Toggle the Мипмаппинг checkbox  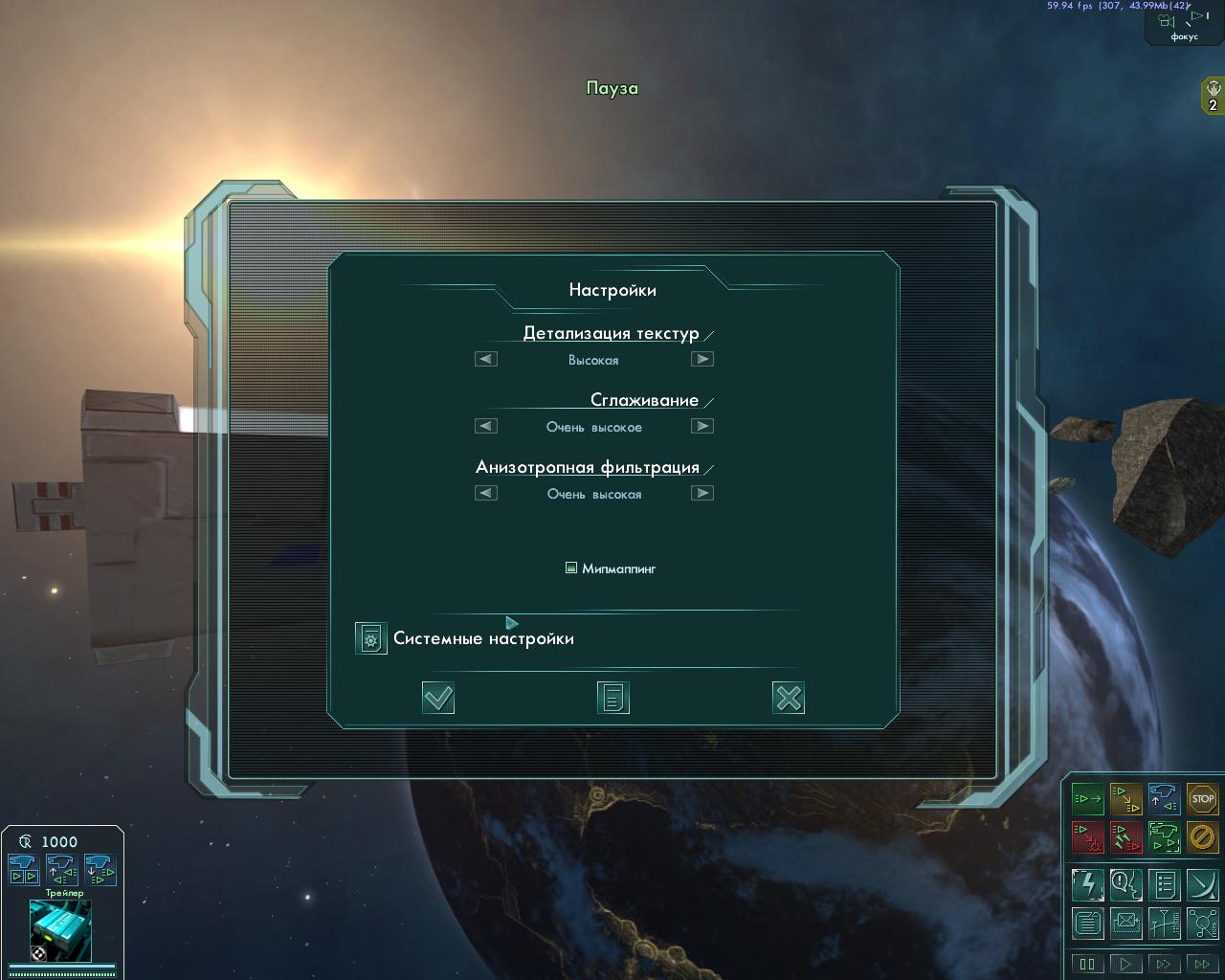point(571,568)
